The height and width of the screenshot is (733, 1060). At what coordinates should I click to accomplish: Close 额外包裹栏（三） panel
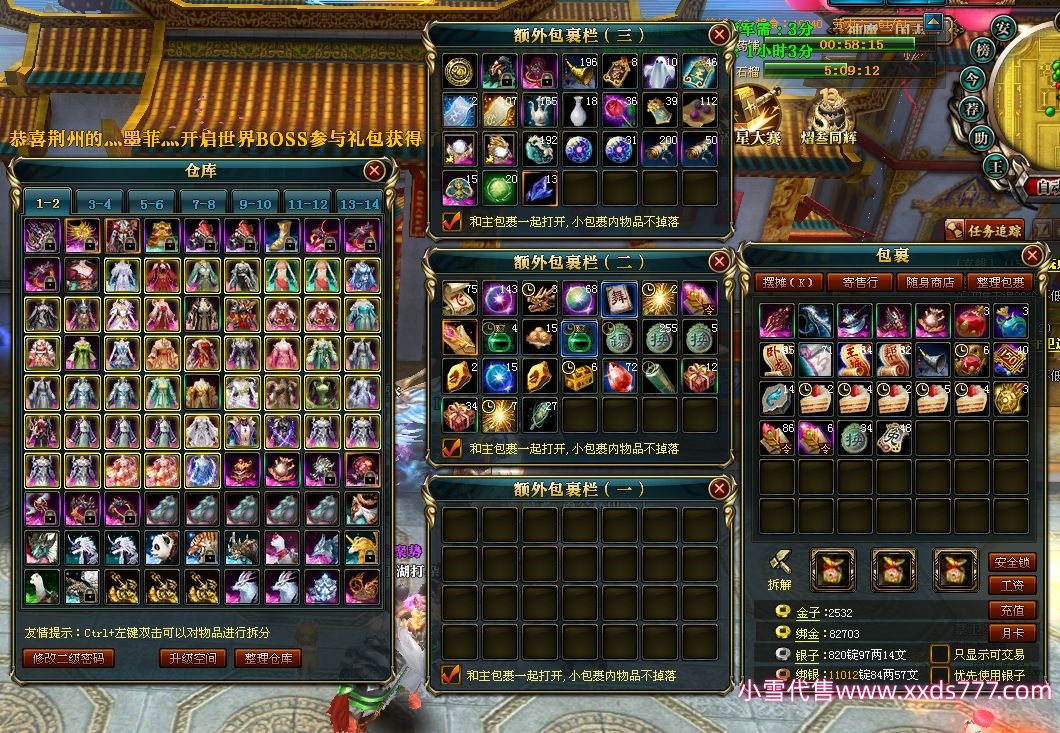[x=718, y=34]
